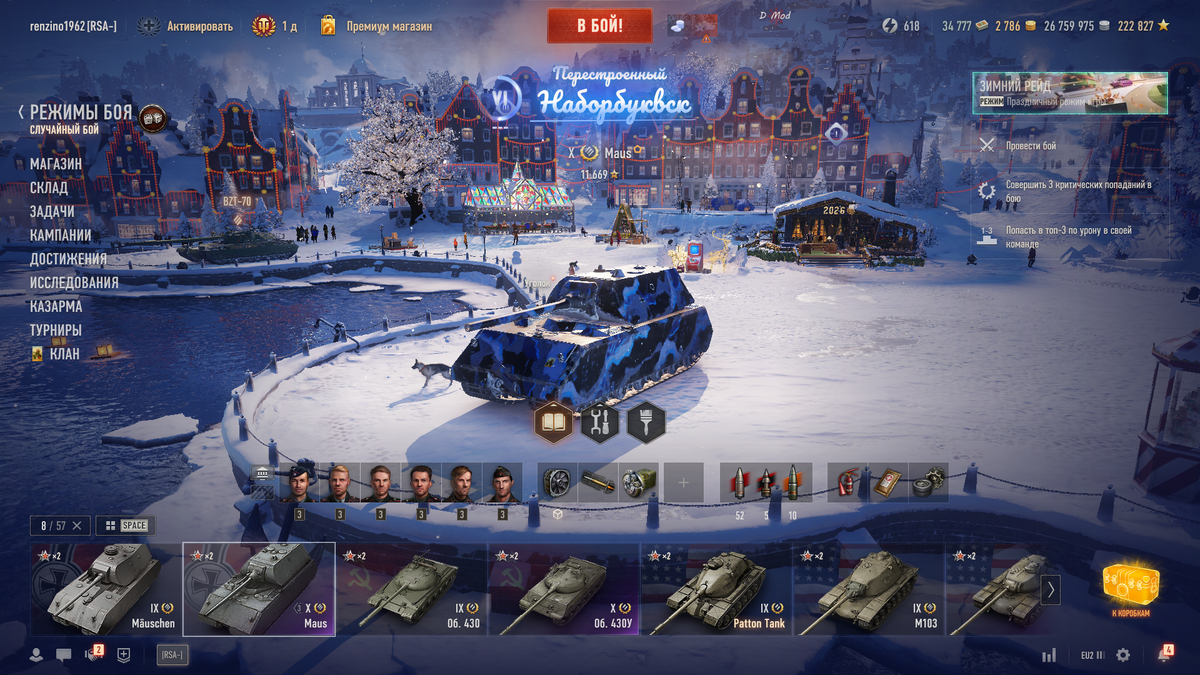Pick the M103 tank from carousel
The image size is (1200, 675).
(x=868, y=589)
